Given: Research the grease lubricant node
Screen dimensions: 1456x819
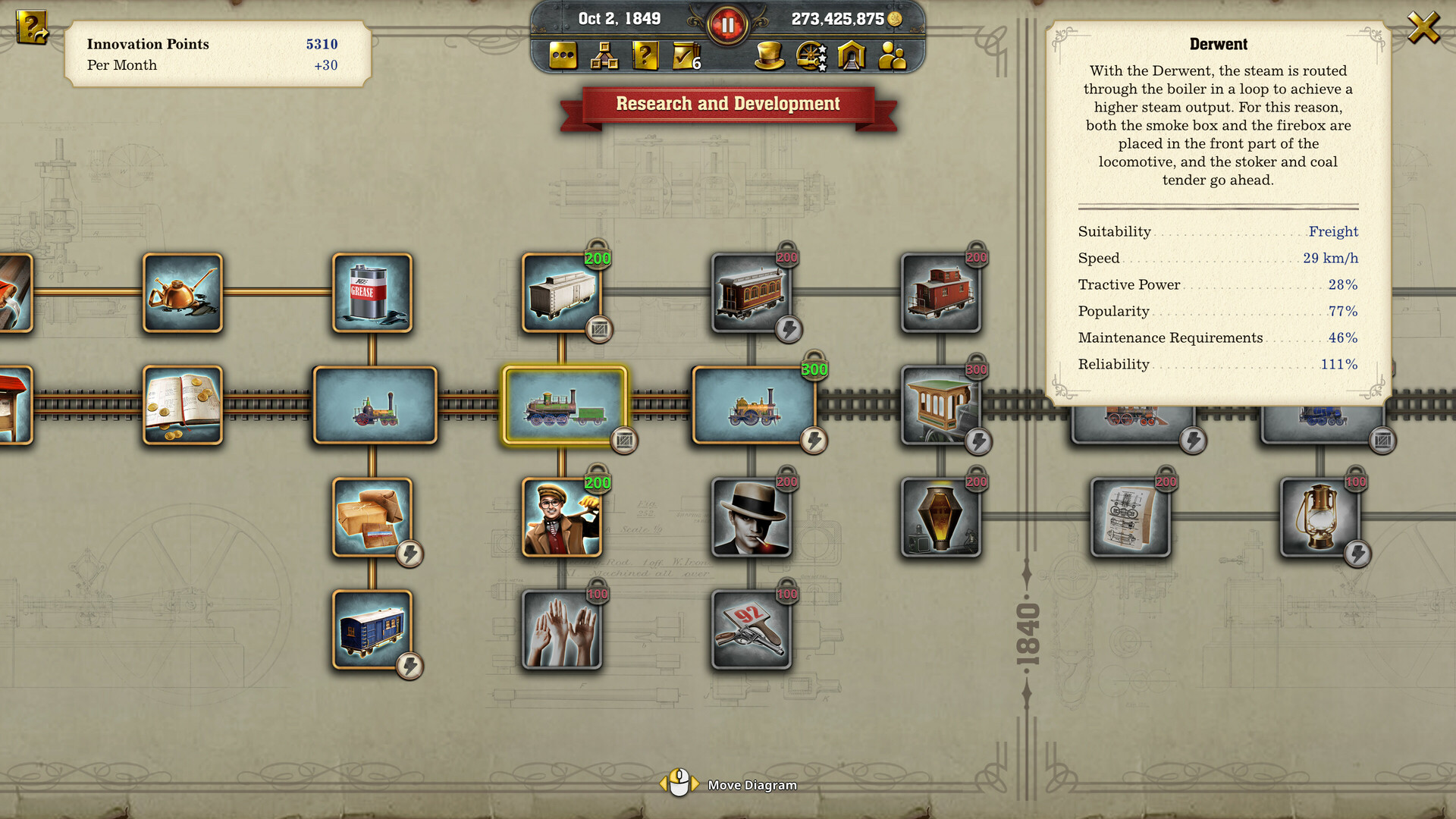Looking at the screenshot, I should tap(371, 293).
